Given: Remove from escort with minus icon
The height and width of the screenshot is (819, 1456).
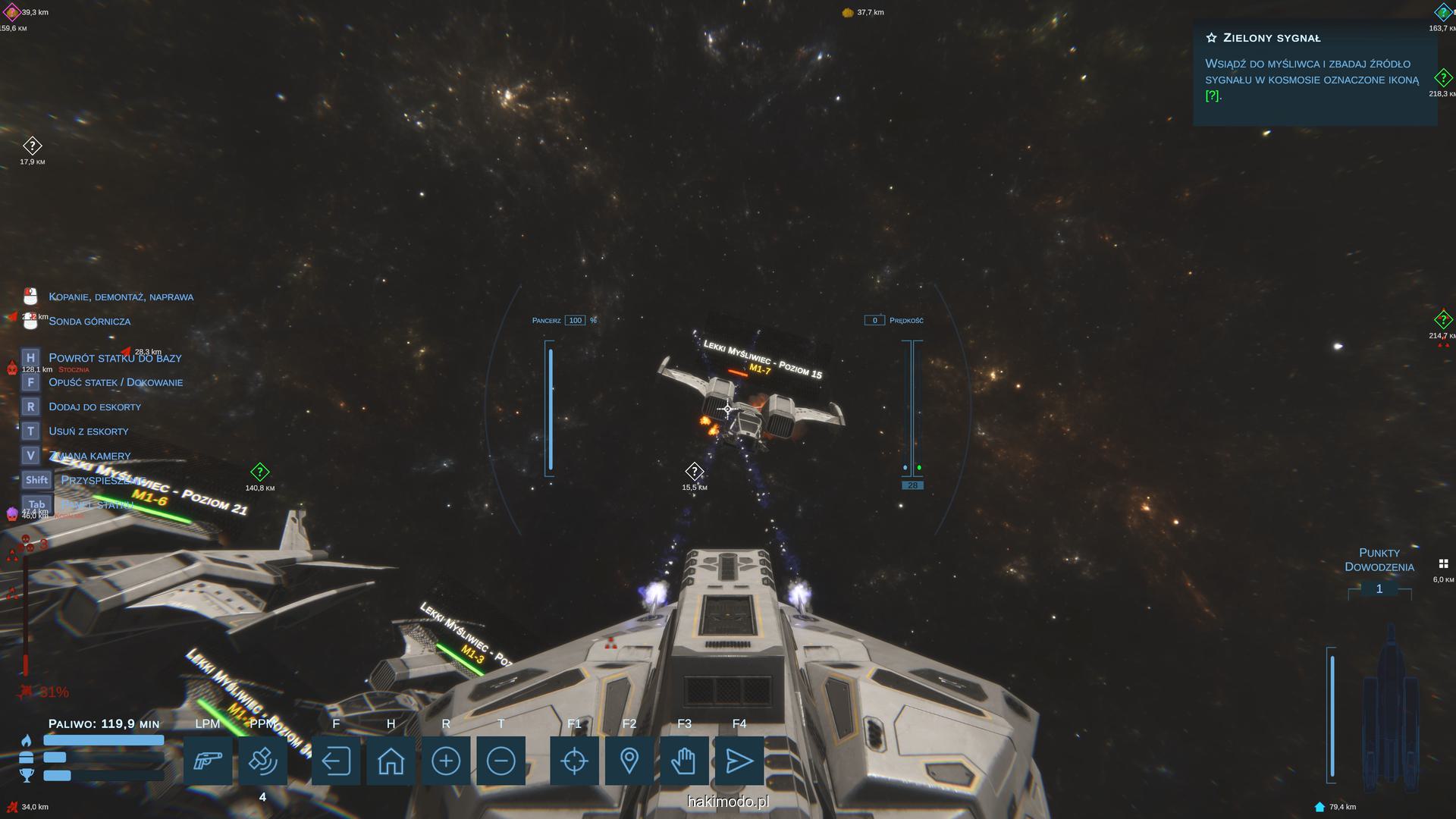Looking at the screenshot, I should [x=500, y=761].
